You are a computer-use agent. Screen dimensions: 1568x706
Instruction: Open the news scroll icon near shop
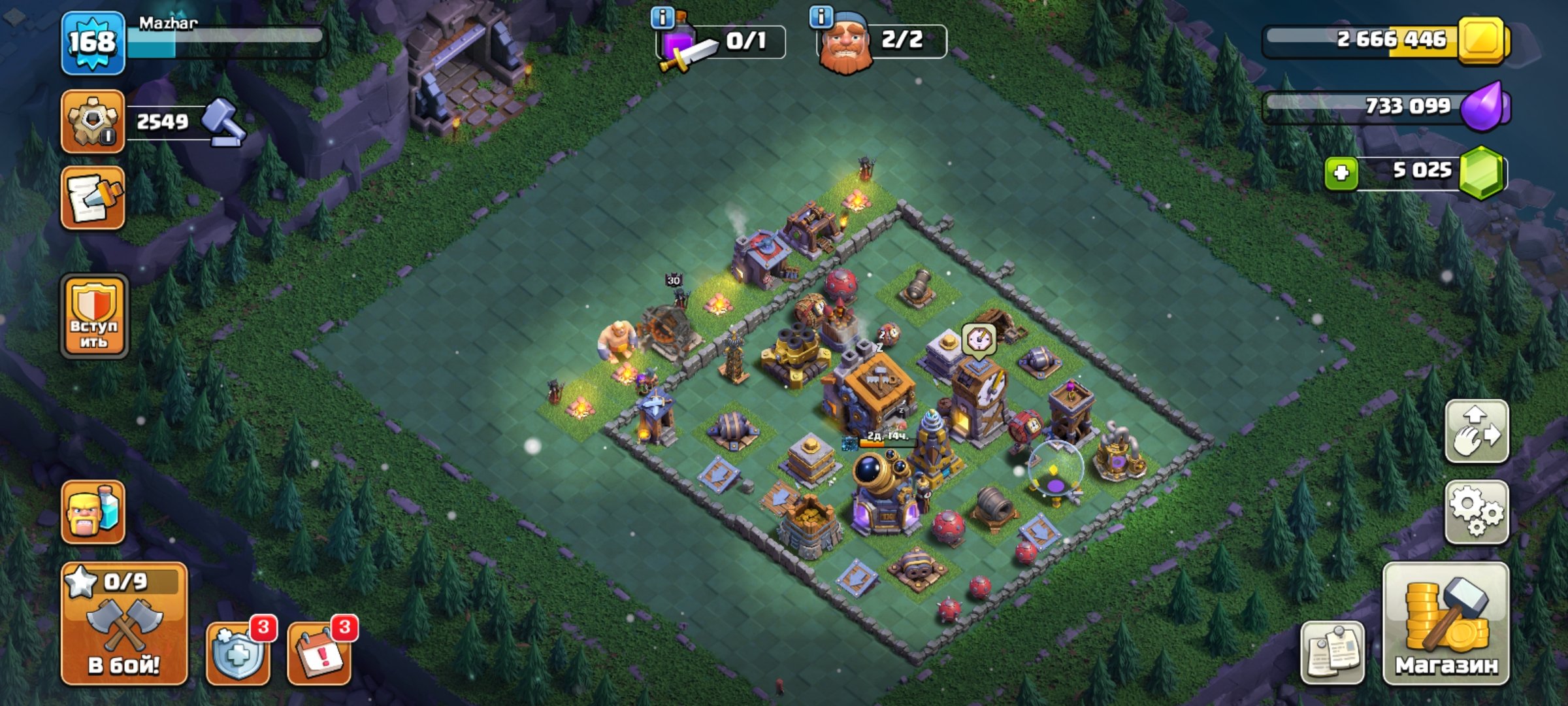tap(1333, 652)
